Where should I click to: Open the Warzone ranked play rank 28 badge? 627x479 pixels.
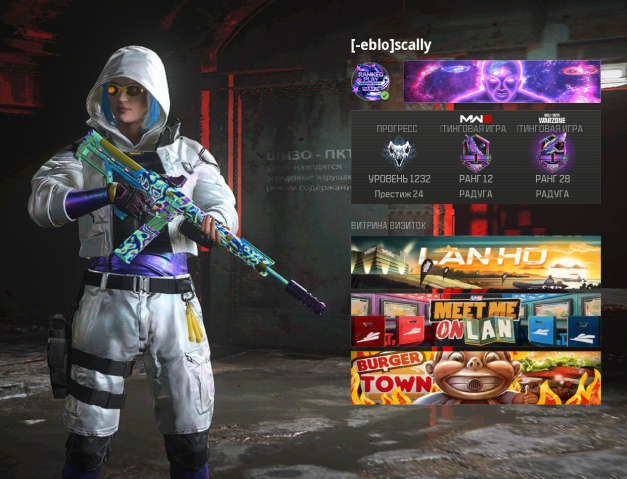(x=551, y=152)
